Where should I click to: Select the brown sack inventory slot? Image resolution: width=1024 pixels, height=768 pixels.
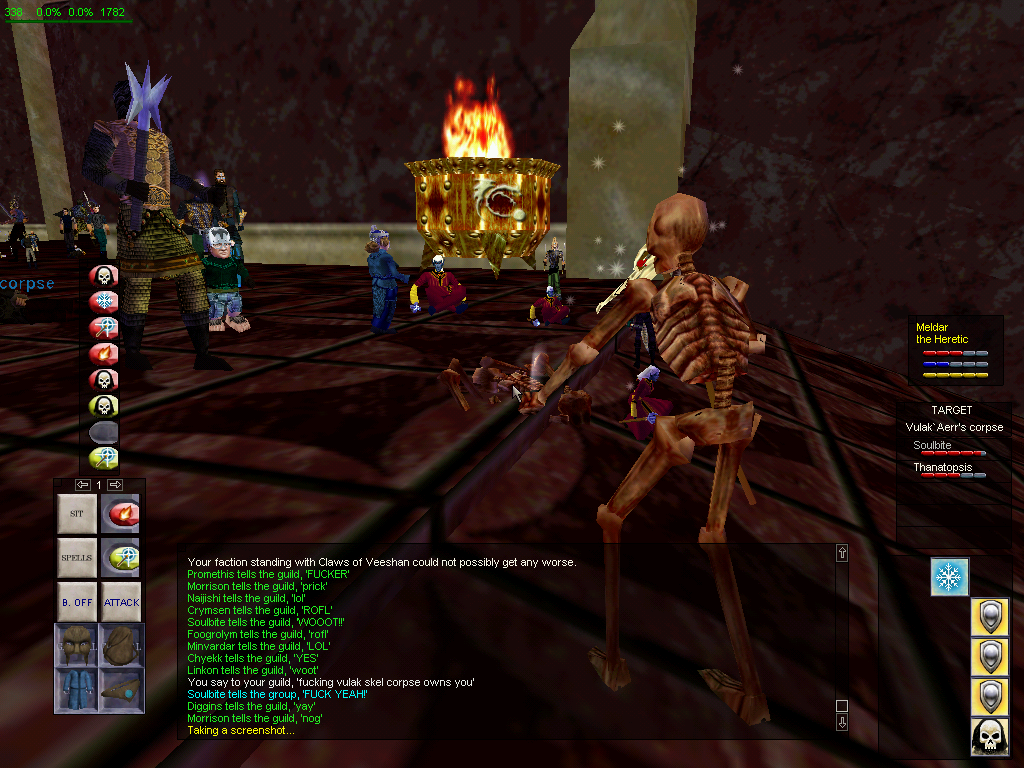pos(121,645)
